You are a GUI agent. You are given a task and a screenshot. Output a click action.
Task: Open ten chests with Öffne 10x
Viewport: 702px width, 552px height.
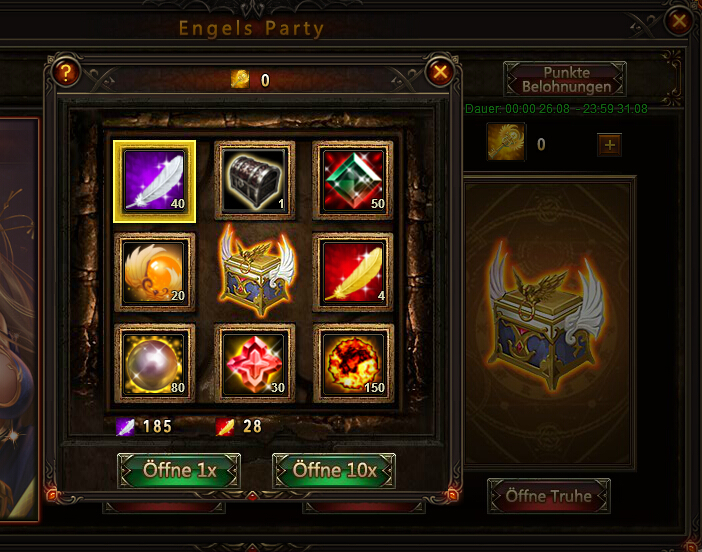click(334, 470)
